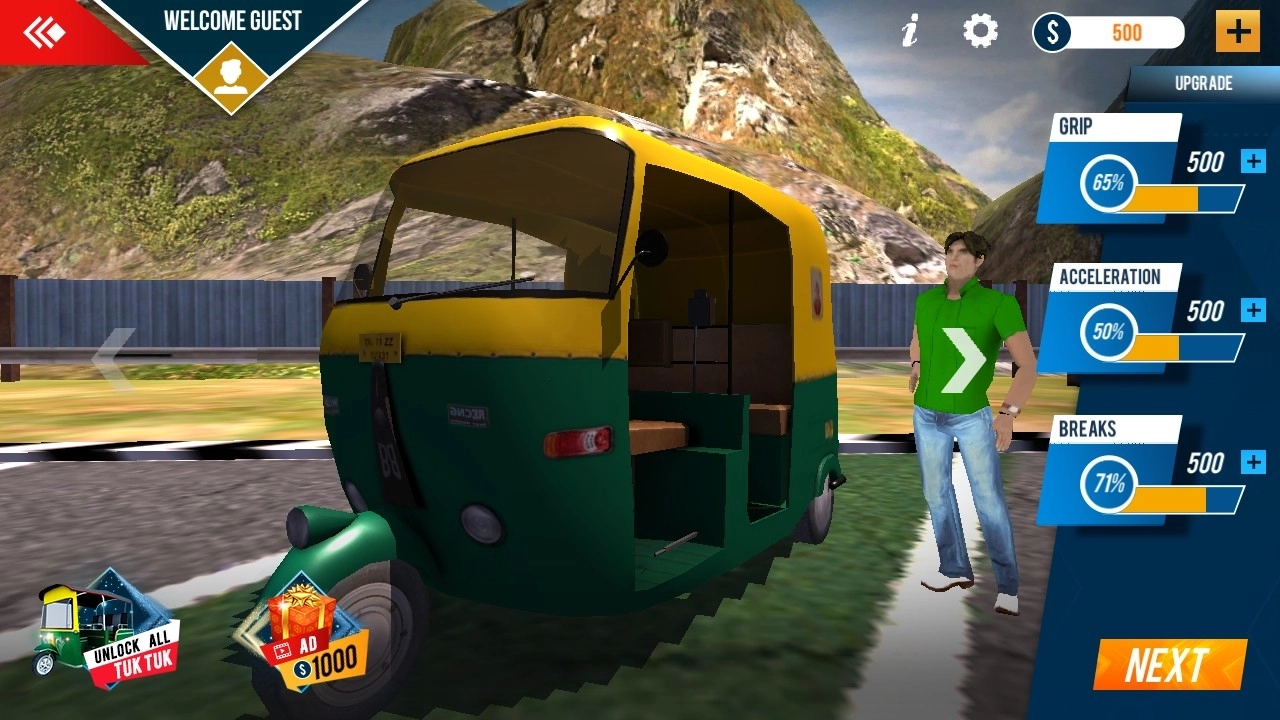
Task: Continue with the NEXT button
Action: pyautogui.click(x=1168, y=665)
